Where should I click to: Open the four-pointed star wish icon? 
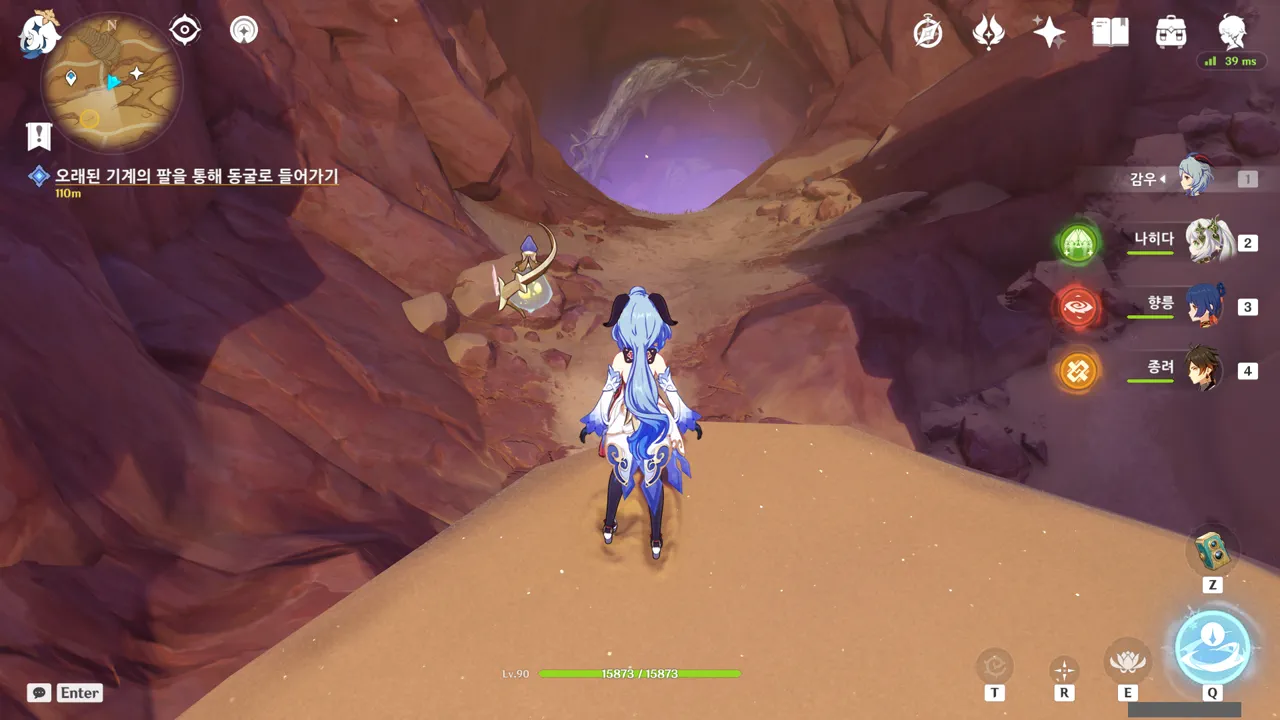click(1049, 32)
